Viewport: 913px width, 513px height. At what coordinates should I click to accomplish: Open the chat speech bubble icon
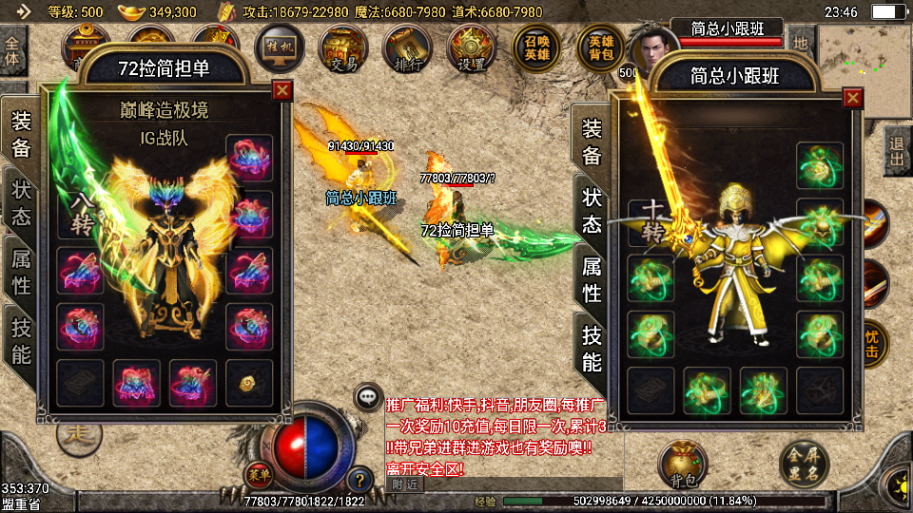(x=368, y=396)
